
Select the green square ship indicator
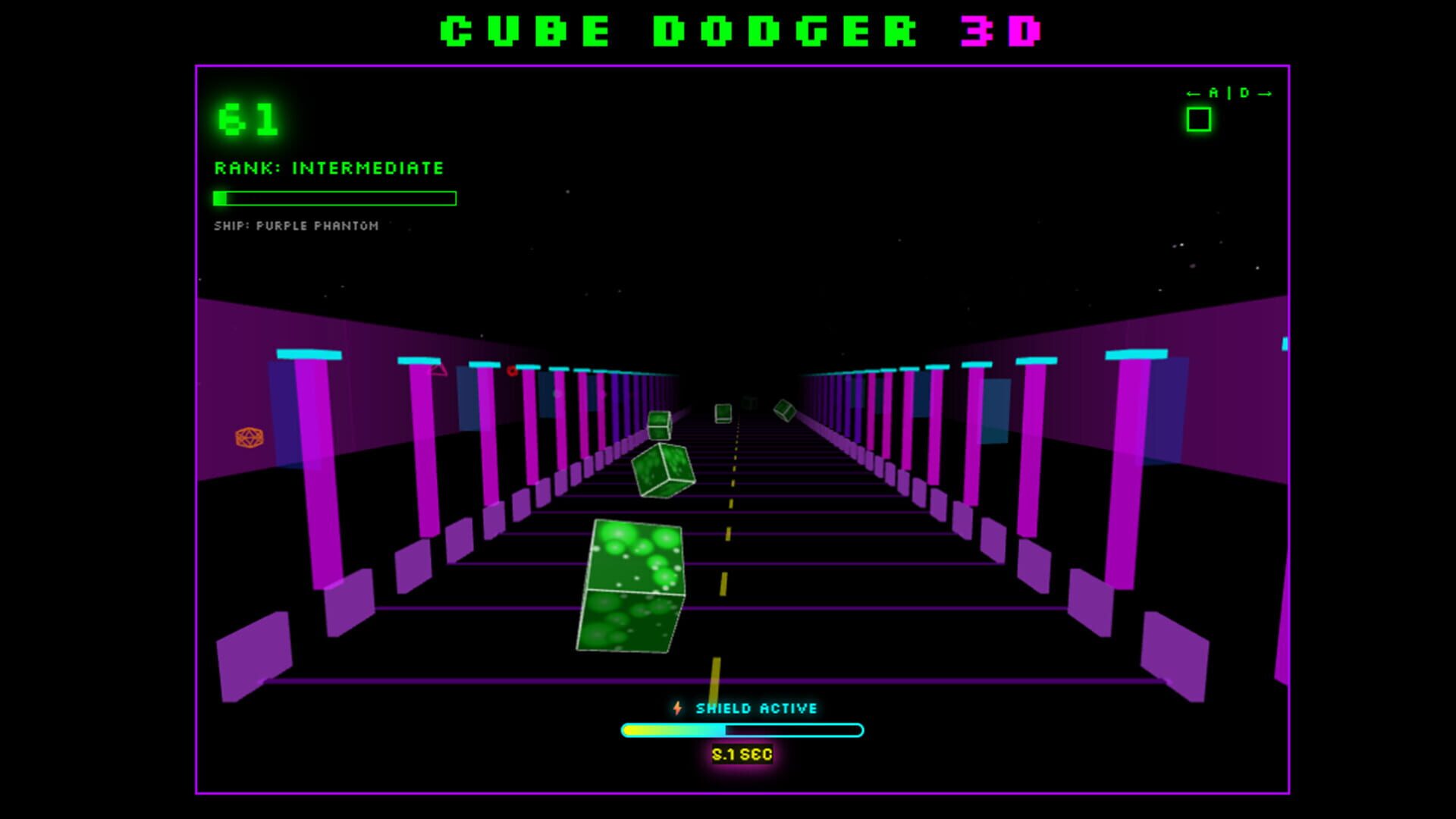click(1199, 118)
